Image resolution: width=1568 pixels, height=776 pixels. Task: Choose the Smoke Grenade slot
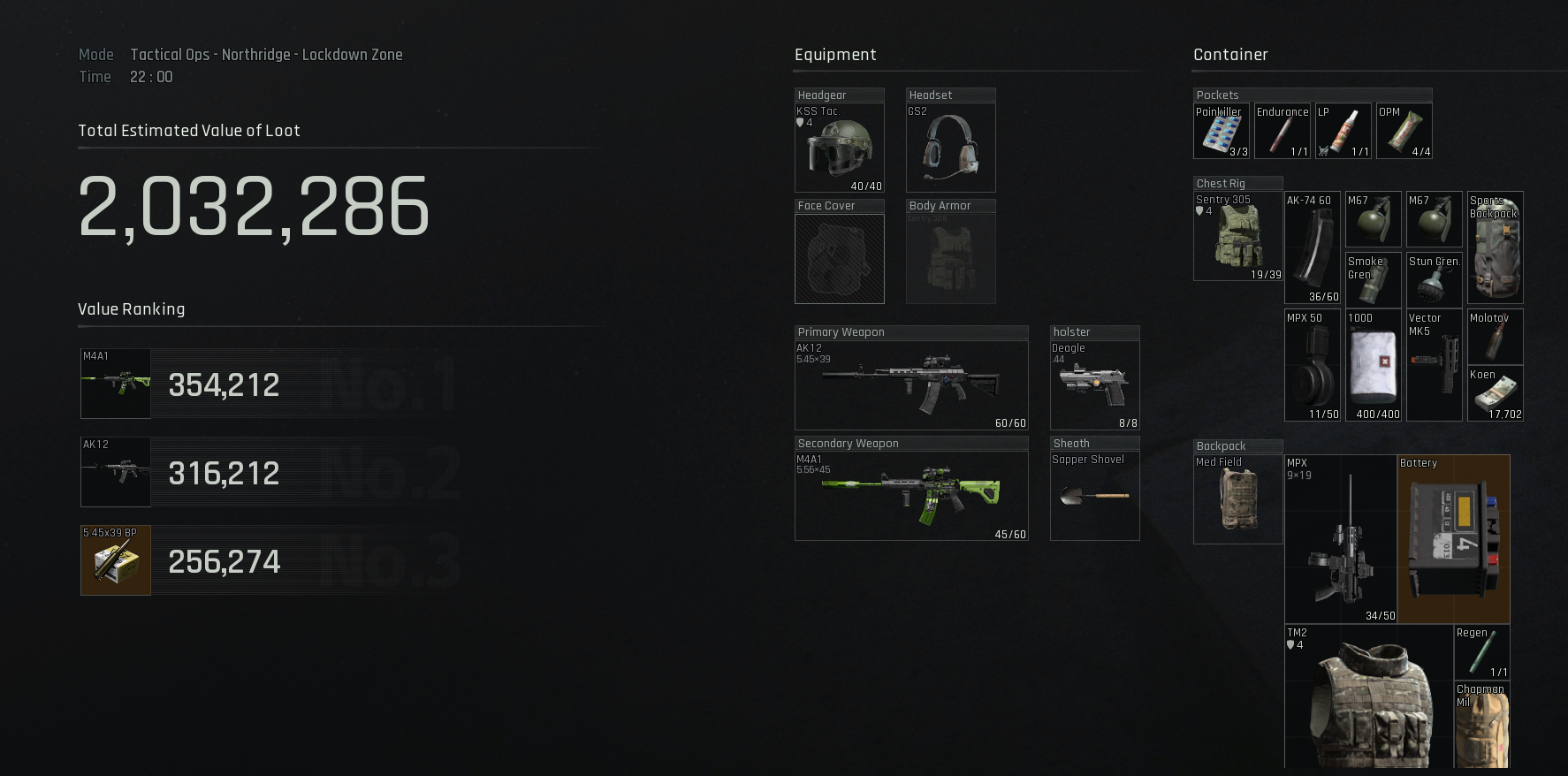1373,279
